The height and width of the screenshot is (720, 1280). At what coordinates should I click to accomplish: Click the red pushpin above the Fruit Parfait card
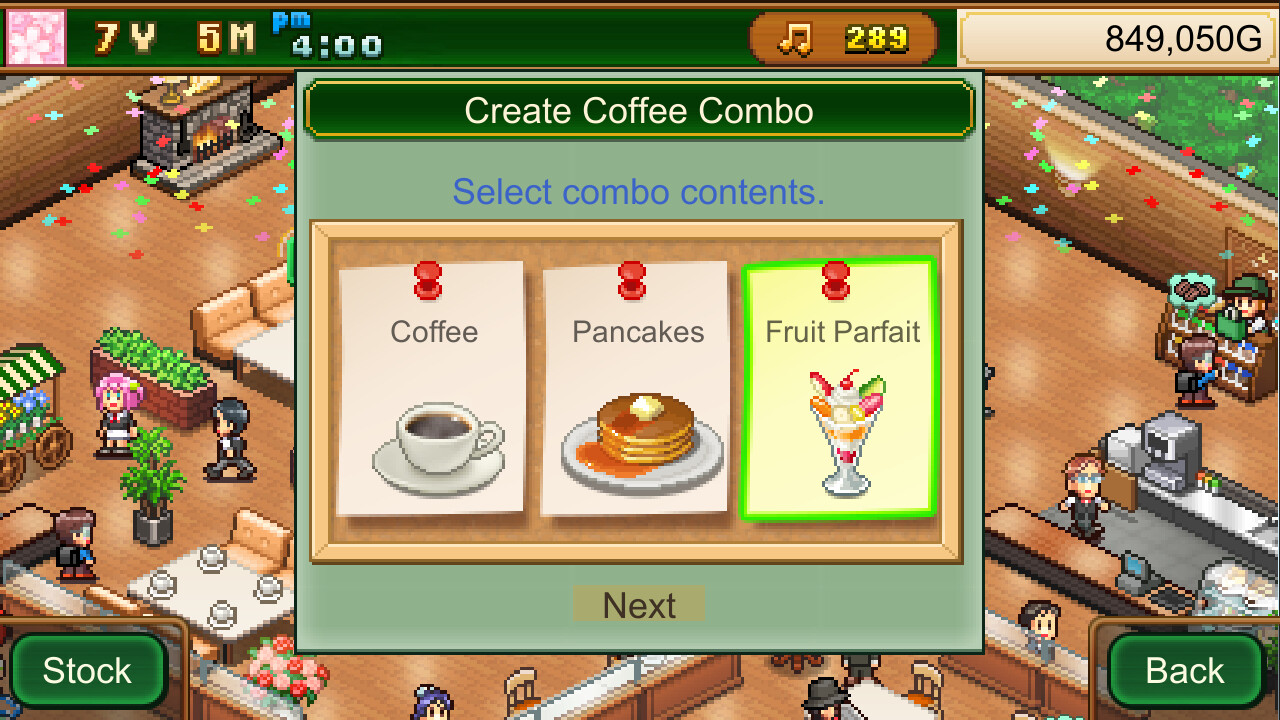point(838,280)
